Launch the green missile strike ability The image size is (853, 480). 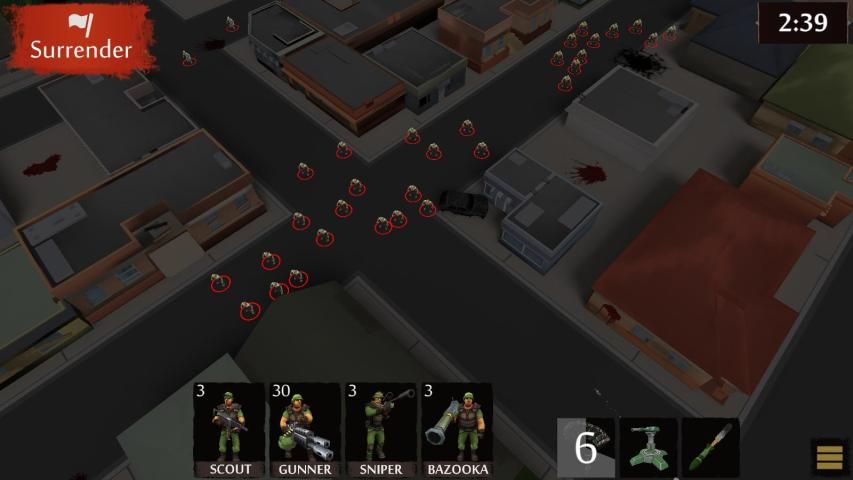(x=710, y=447)
